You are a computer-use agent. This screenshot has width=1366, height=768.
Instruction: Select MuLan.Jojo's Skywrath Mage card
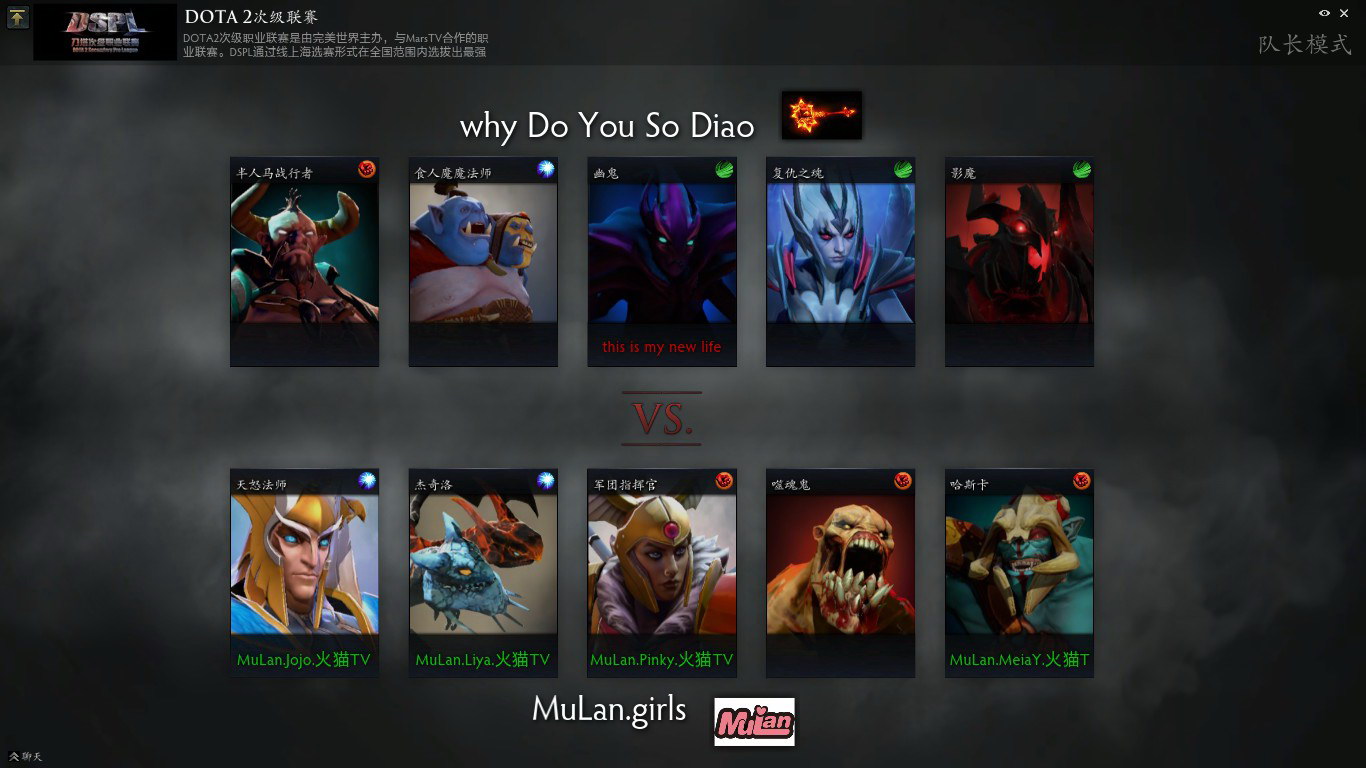pos(304,572)
